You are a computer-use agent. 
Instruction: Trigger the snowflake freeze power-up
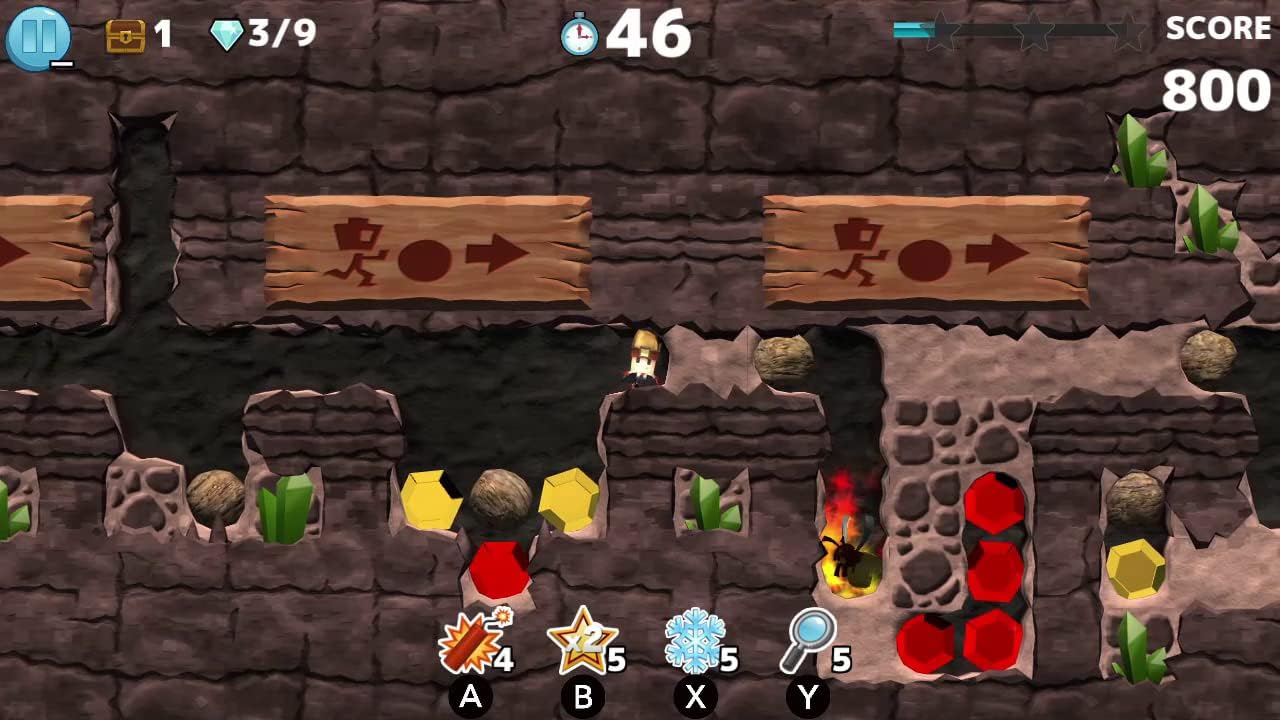point(695,638)
